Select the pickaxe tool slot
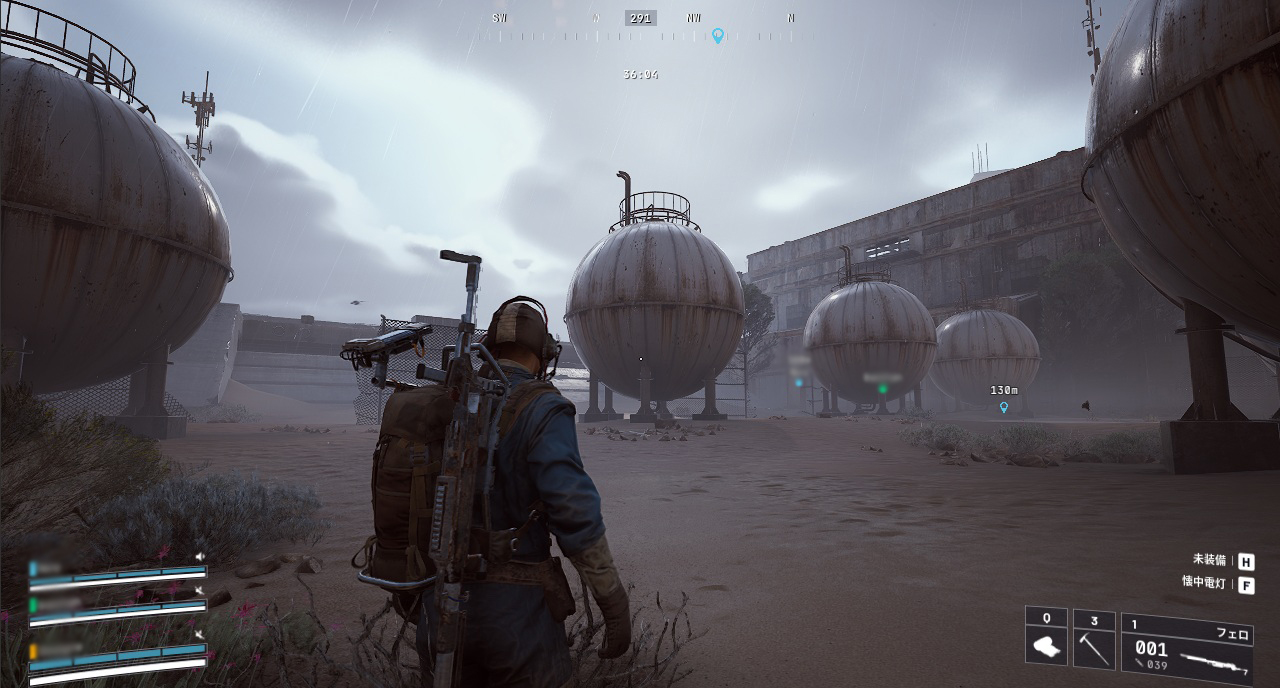1280x688 pixels. point(1093,639)
